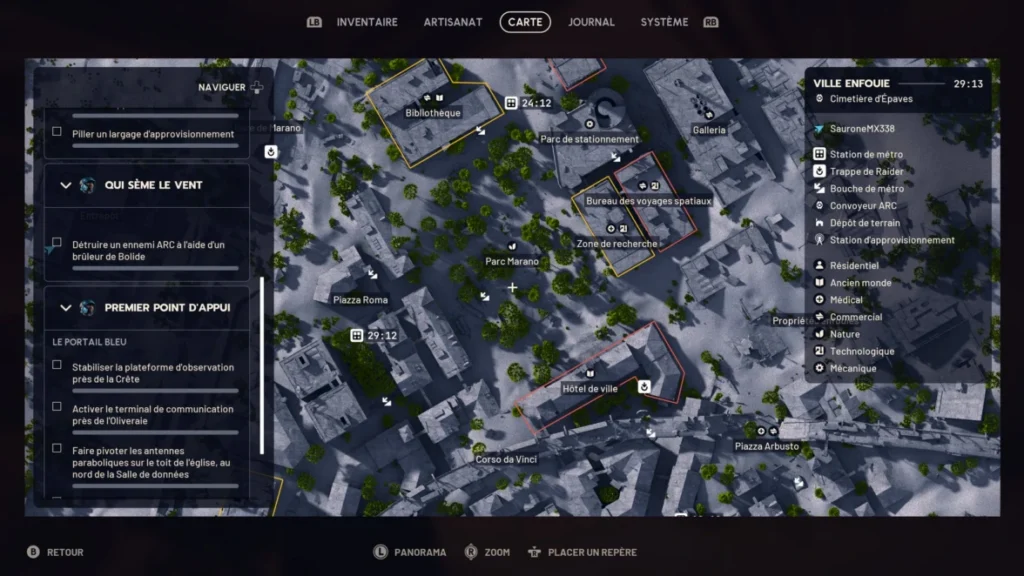Viewport: 1024px width, 576px height.
Task: Select the Médical legend entry
Action: point(846,300)
